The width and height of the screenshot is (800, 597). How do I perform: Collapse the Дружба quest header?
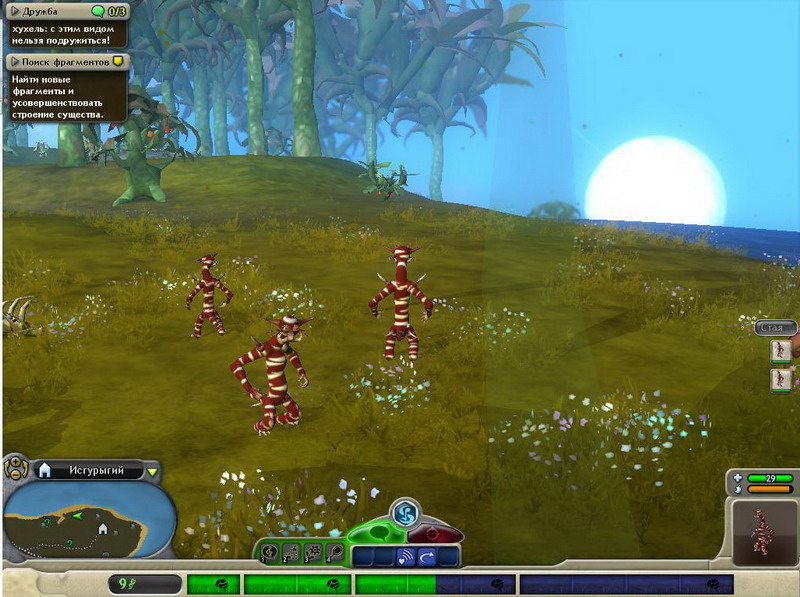click(16, 11)
